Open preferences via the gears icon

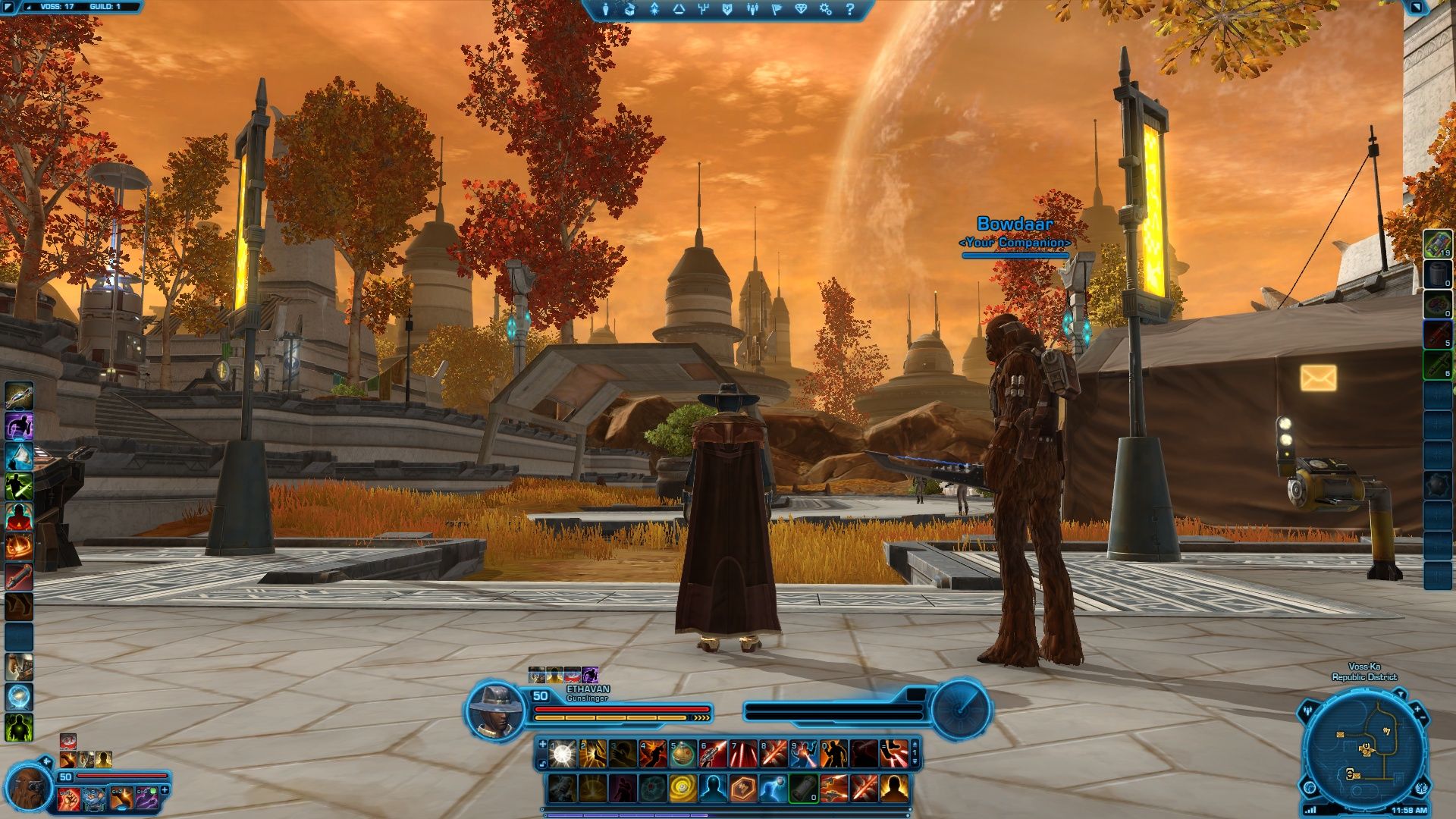click(826, 9)
